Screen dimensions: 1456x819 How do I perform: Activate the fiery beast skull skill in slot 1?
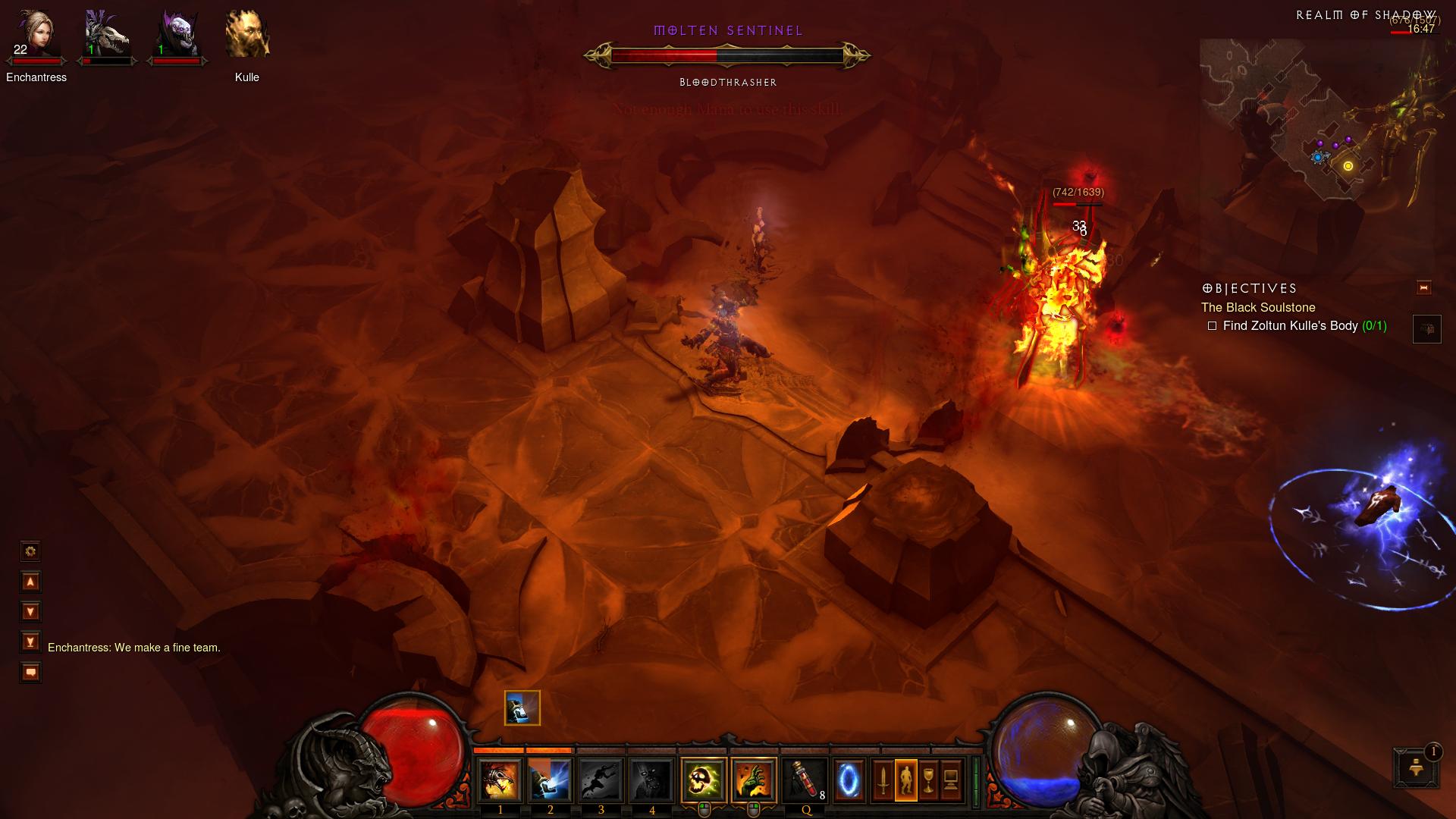click(500, 780)
